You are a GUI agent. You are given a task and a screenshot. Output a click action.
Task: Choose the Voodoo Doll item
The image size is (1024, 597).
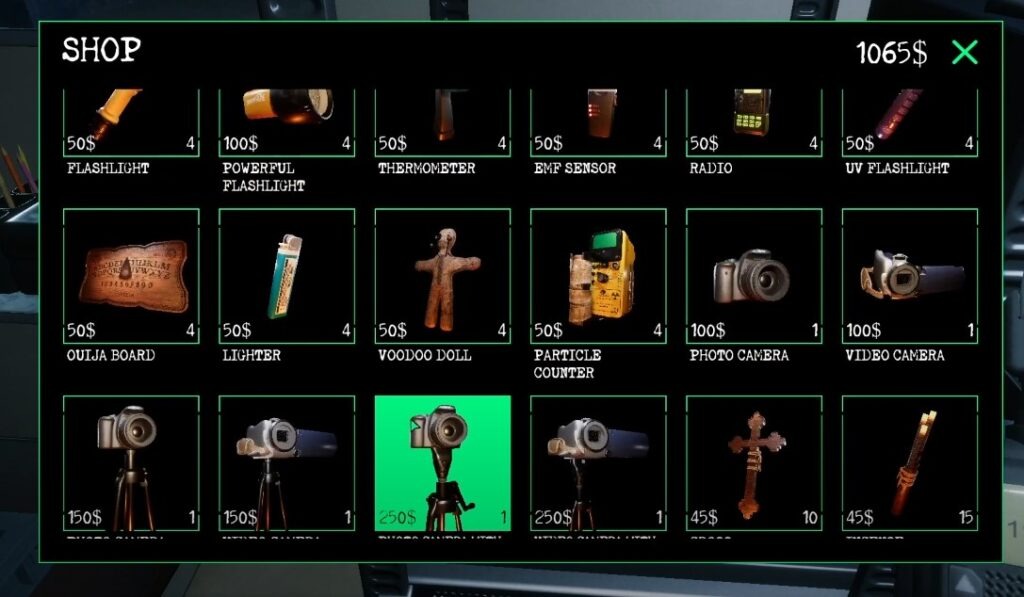pos(443,276)
